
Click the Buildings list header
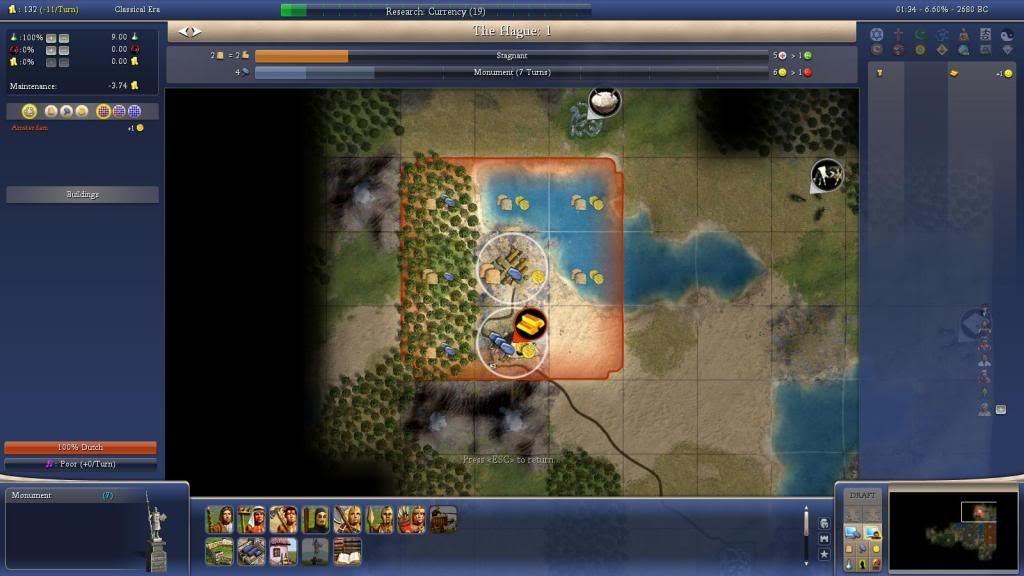point(82,195)
